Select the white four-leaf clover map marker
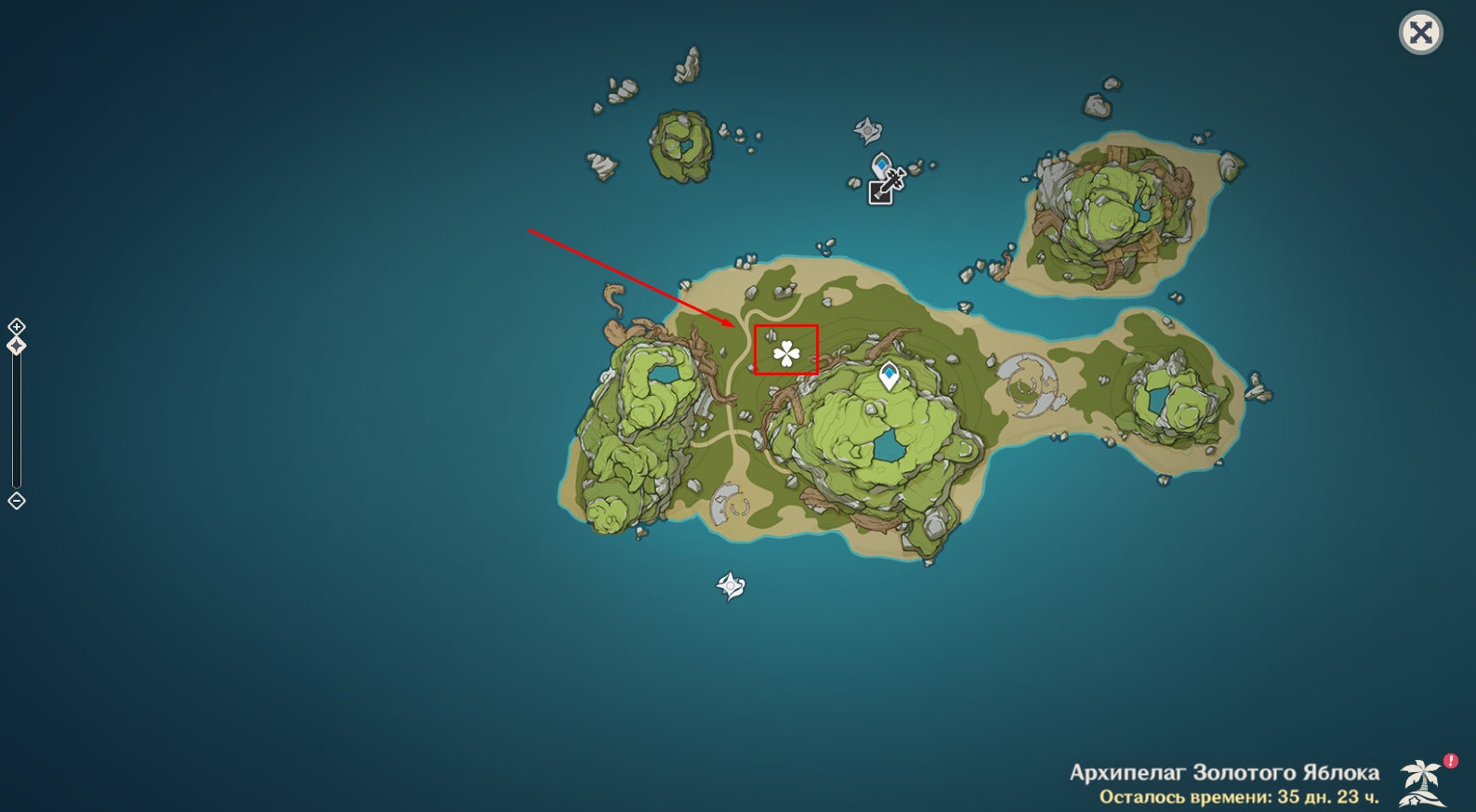This screenshot has width=1476, height=812. pyautogui.click(x=786, y=353)
